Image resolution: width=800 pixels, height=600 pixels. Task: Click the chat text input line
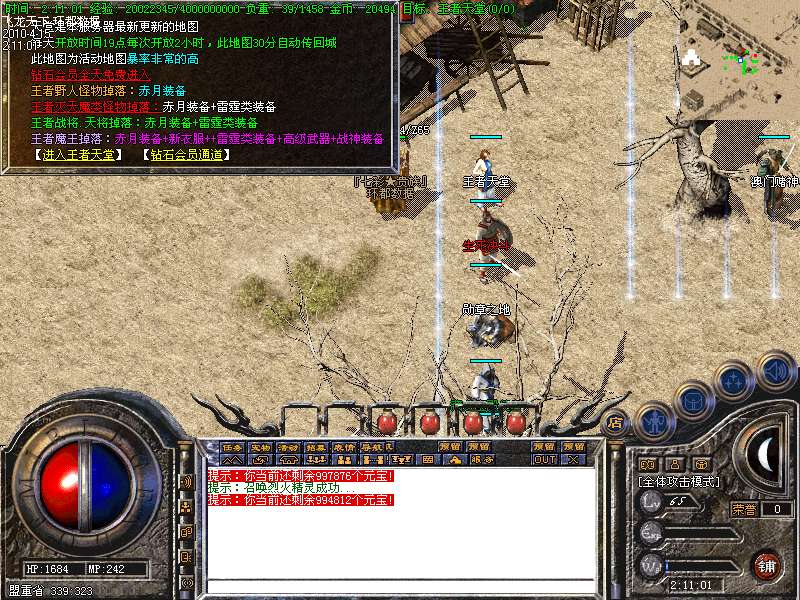pyautogui.click(x=400, y=586)
